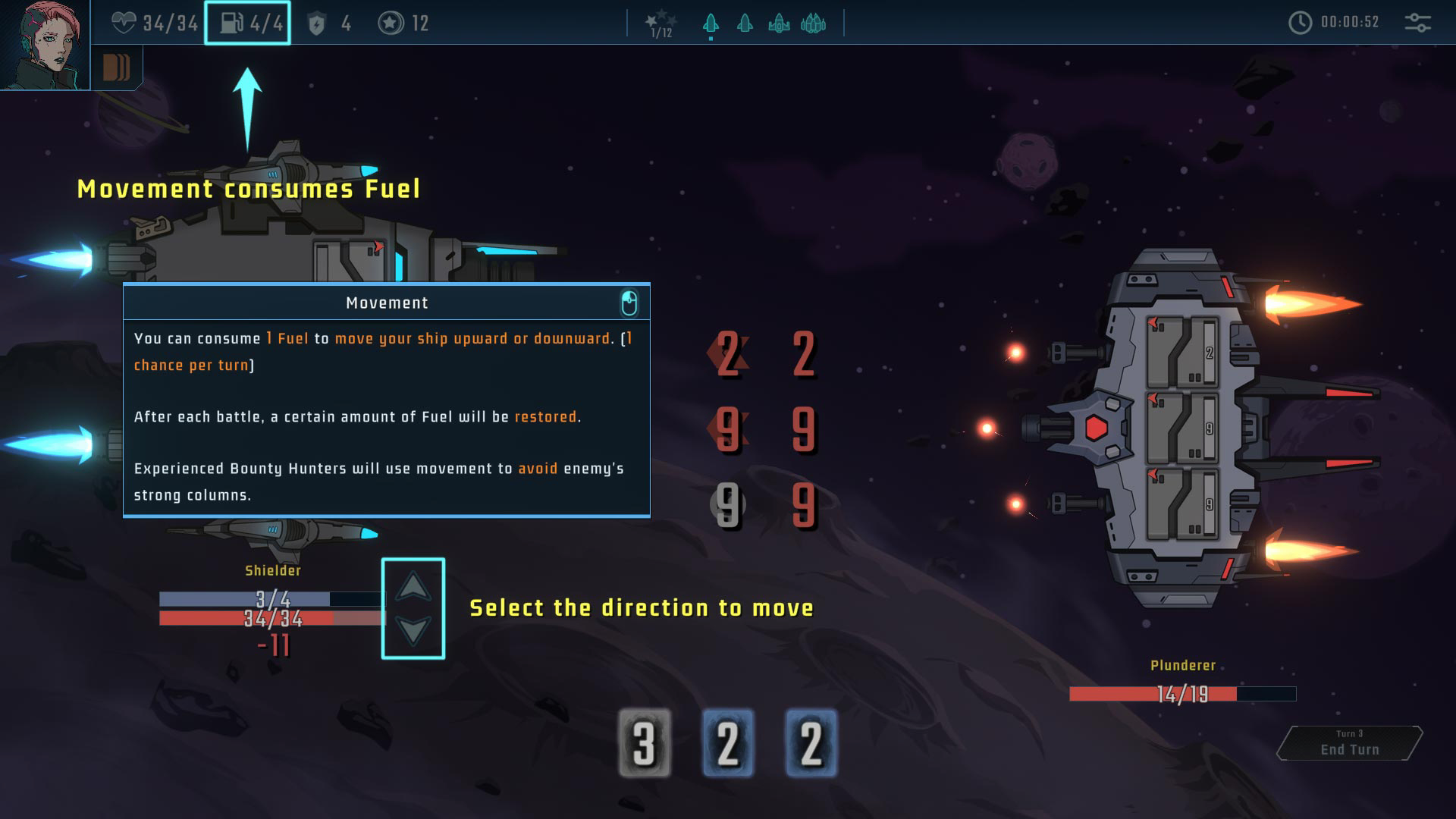1456x819 pixels.
Task: End the current turn
Action: [x=1349, y=743]
